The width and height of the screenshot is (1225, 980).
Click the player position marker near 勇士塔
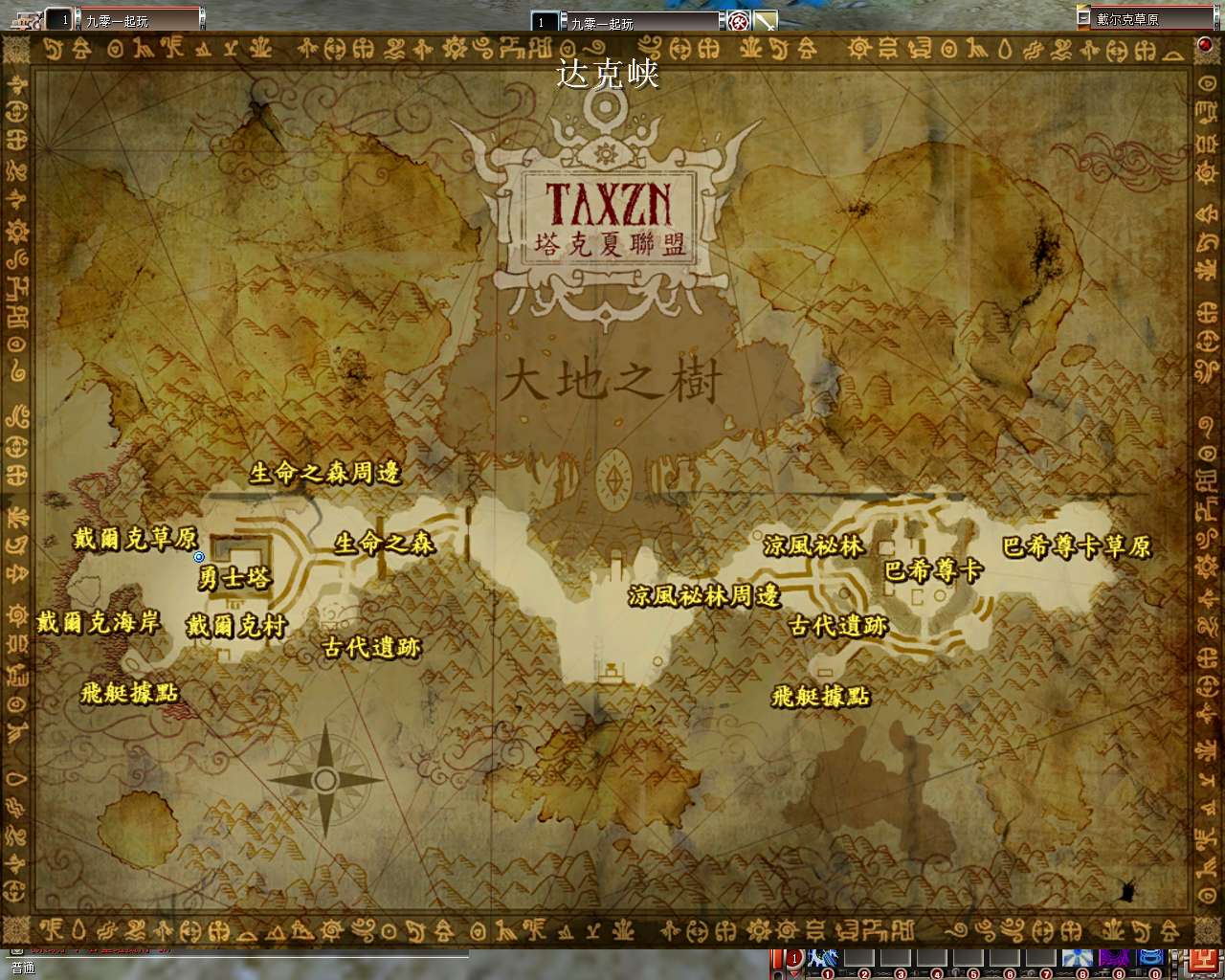(x=198, y=557)
